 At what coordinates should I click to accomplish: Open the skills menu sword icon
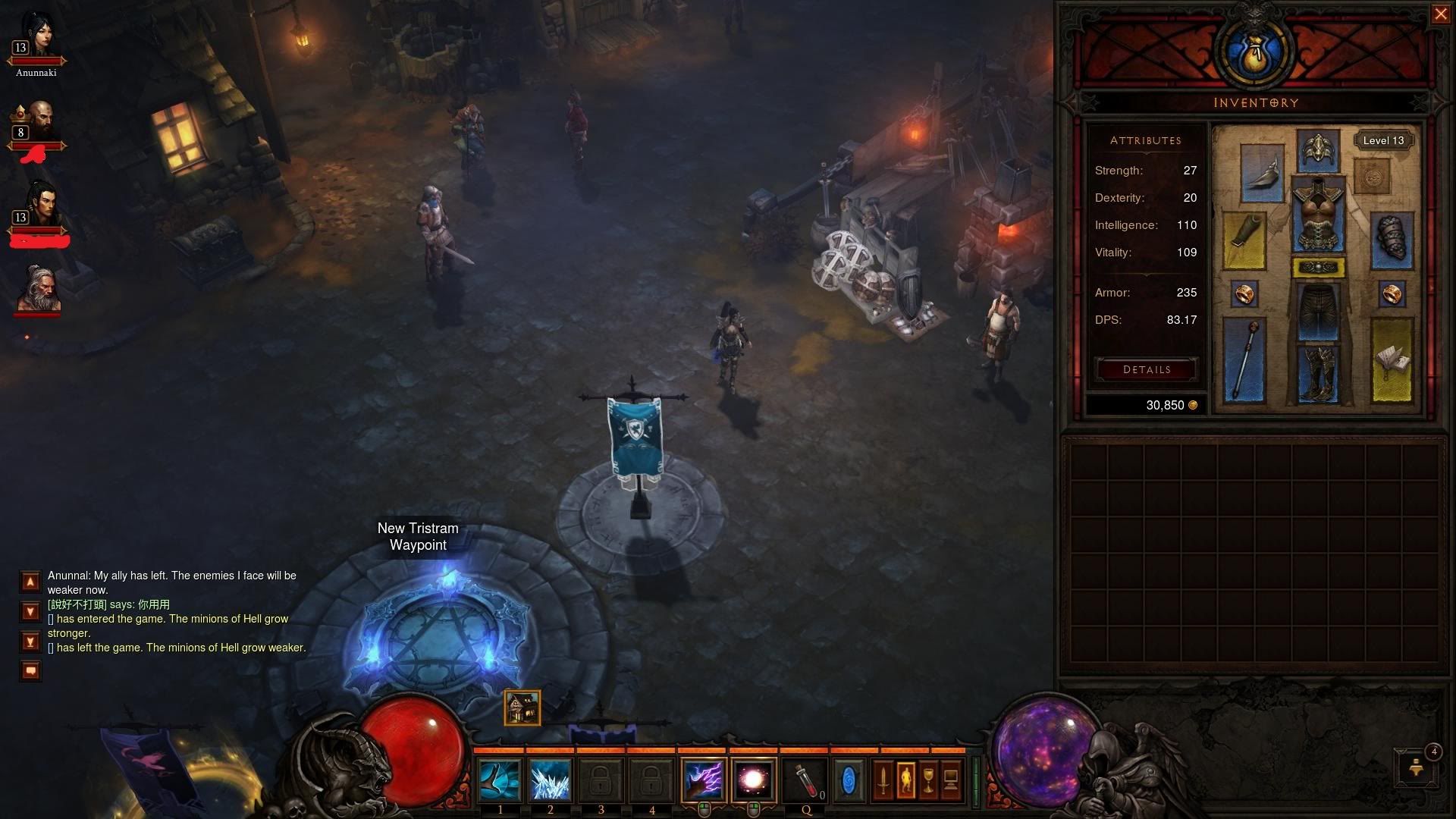pyautogui.click(x=883, y=780)
